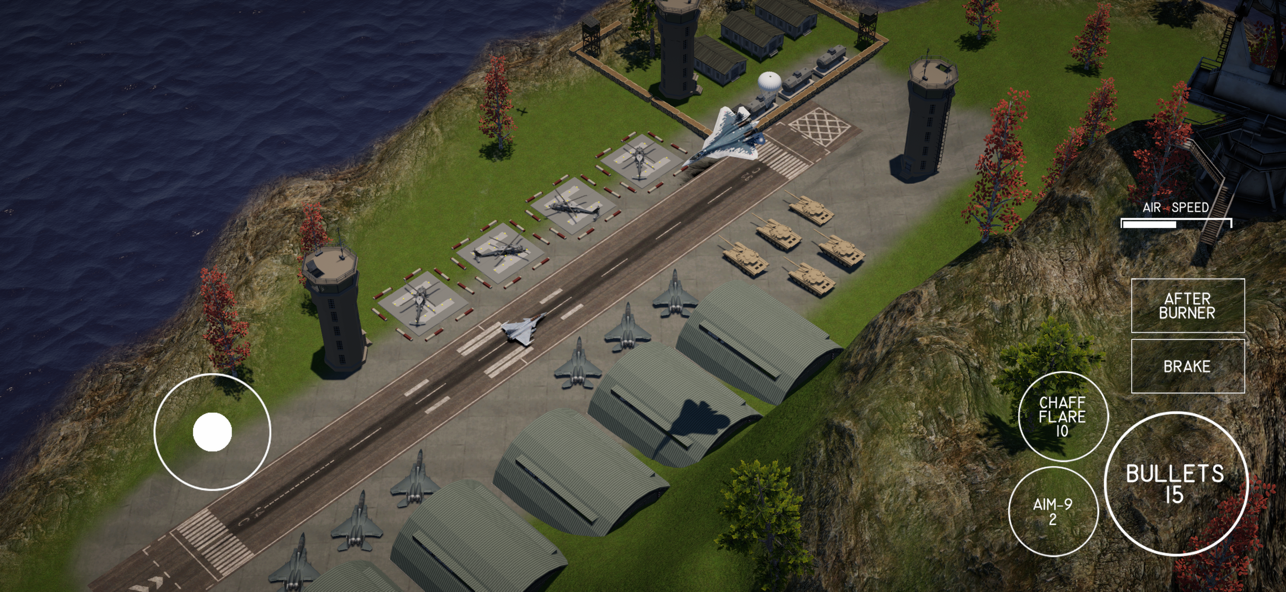Fire an AIM-9 missile
The width and height of the screenshot is (1286, 592).
pos(1053,511)
